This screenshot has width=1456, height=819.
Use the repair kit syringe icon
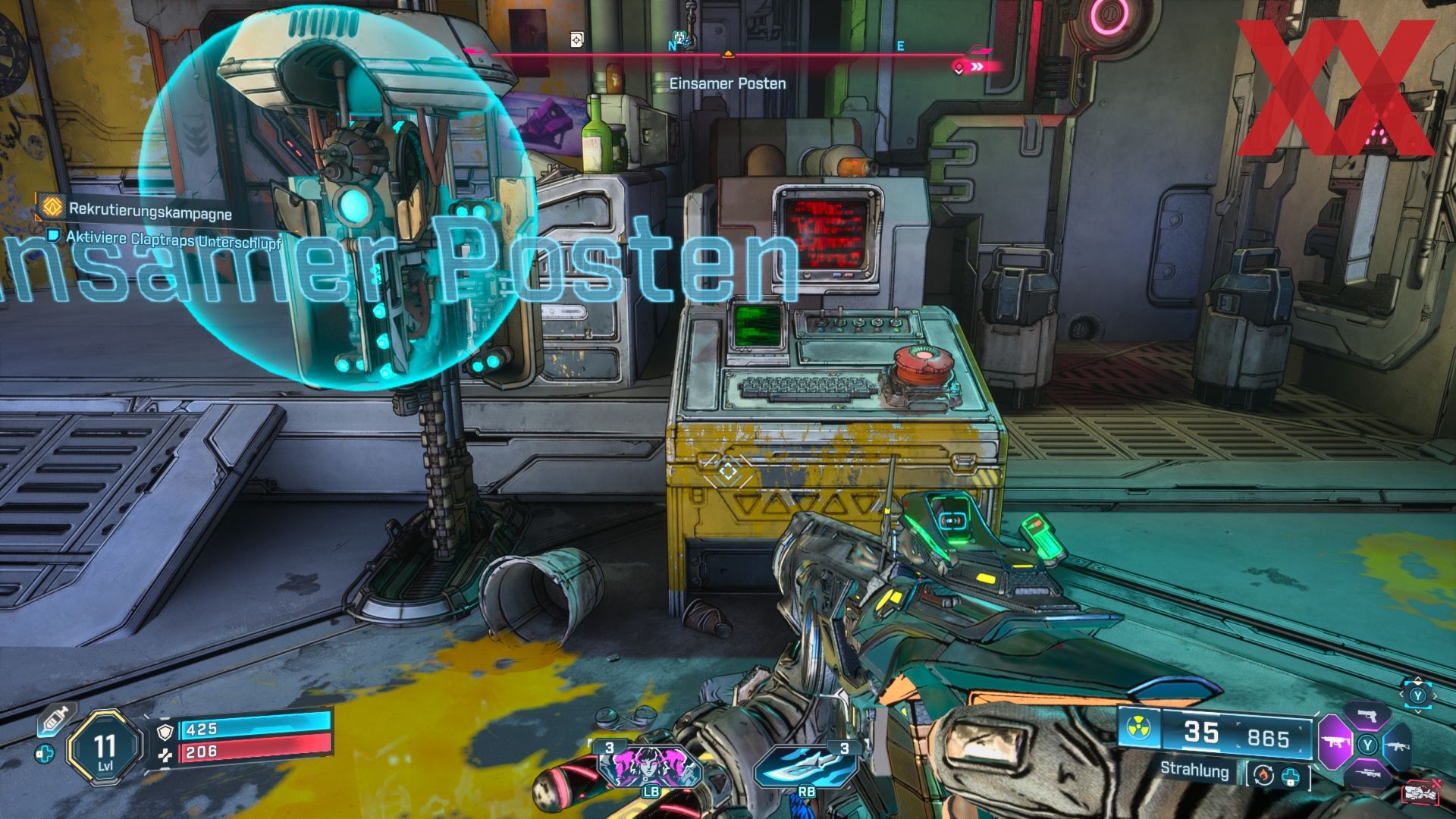coord(53,717)
